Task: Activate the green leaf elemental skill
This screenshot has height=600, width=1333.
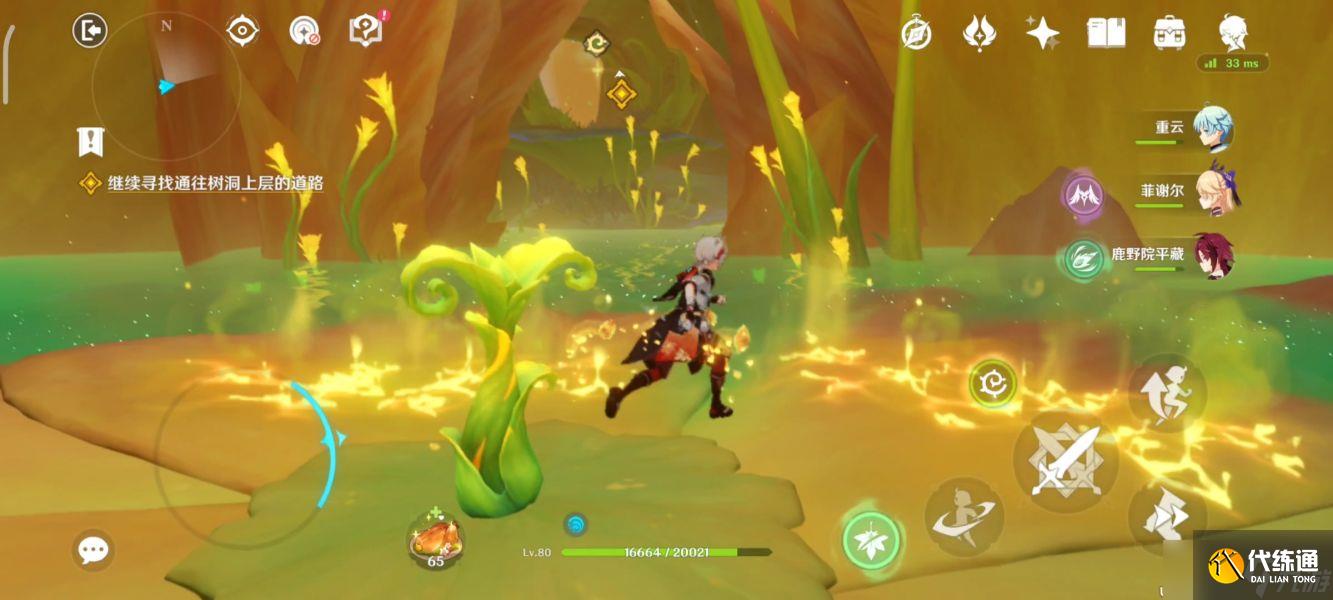Action: coord(871,541)
